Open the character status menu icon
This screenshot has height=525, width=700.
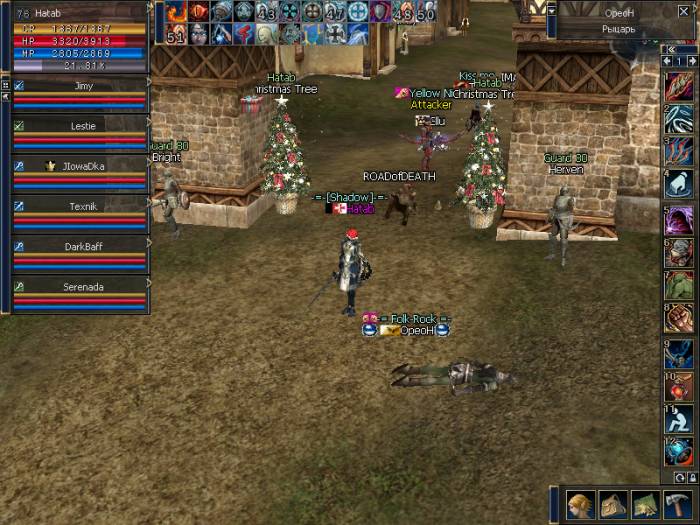(580, 503)
